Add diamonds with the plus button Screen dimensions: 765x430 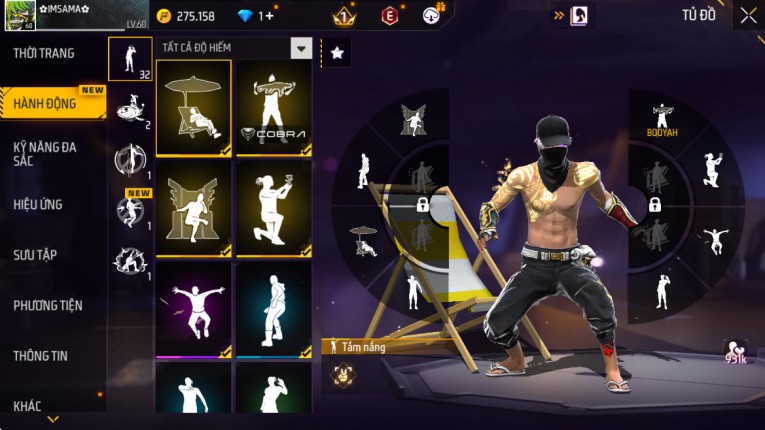(269, 16)
